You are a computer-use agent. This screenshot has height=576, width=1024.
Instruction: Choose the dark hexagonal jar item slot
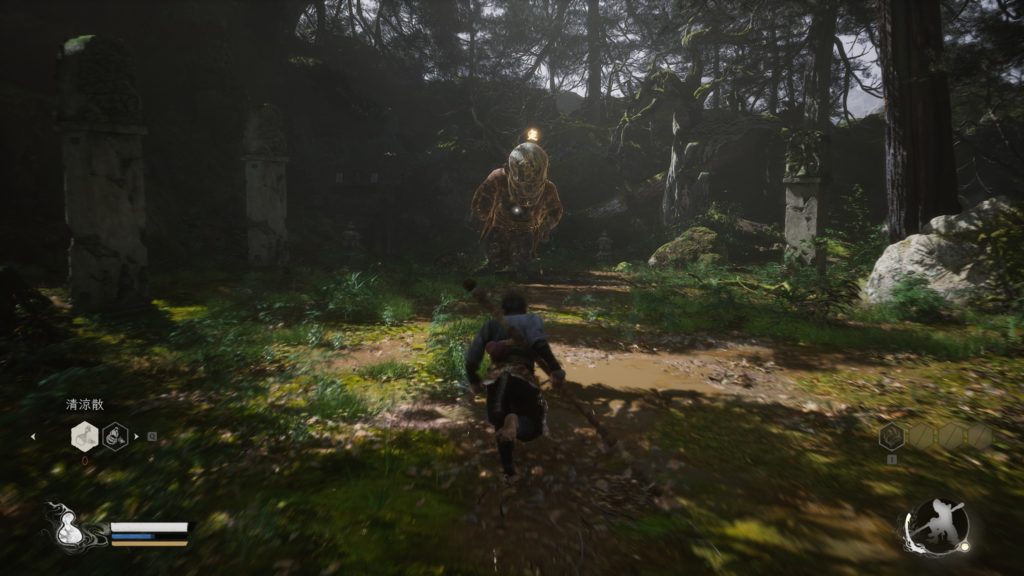(115, 436)
